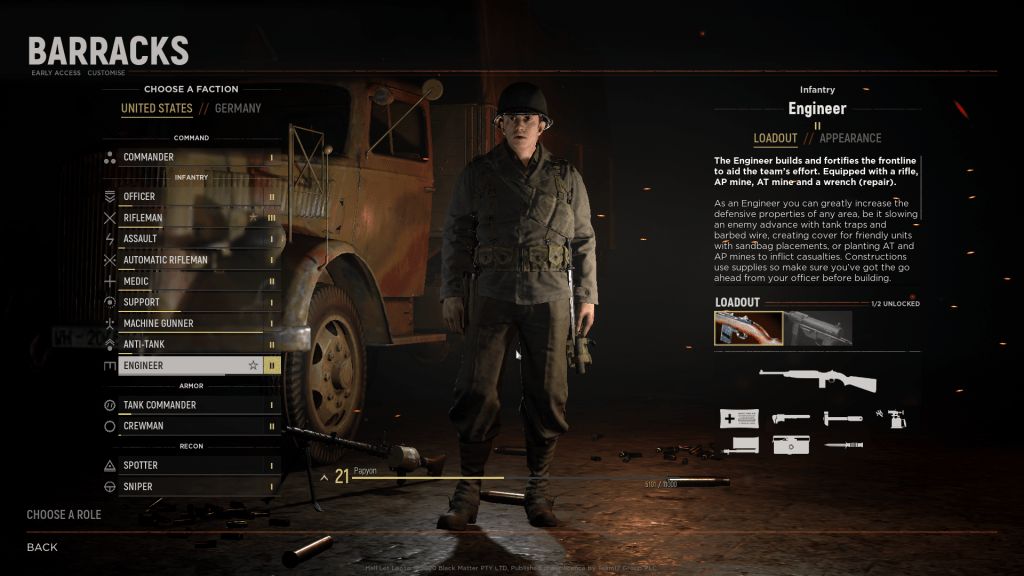Pick the Sniper role
1024x576 pixels.
point(190,486)
